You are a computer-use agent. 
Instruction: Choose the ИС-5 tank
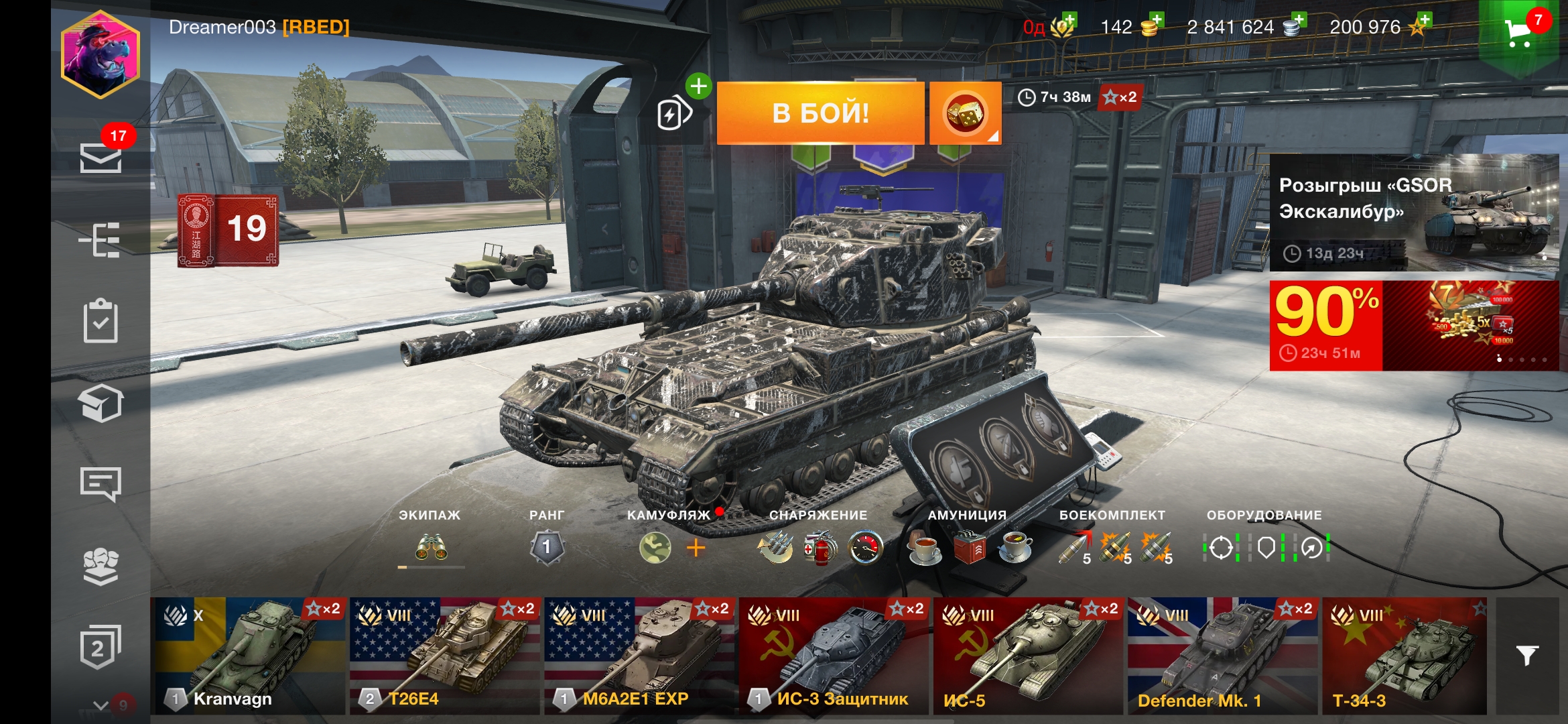coord(1027,656)
